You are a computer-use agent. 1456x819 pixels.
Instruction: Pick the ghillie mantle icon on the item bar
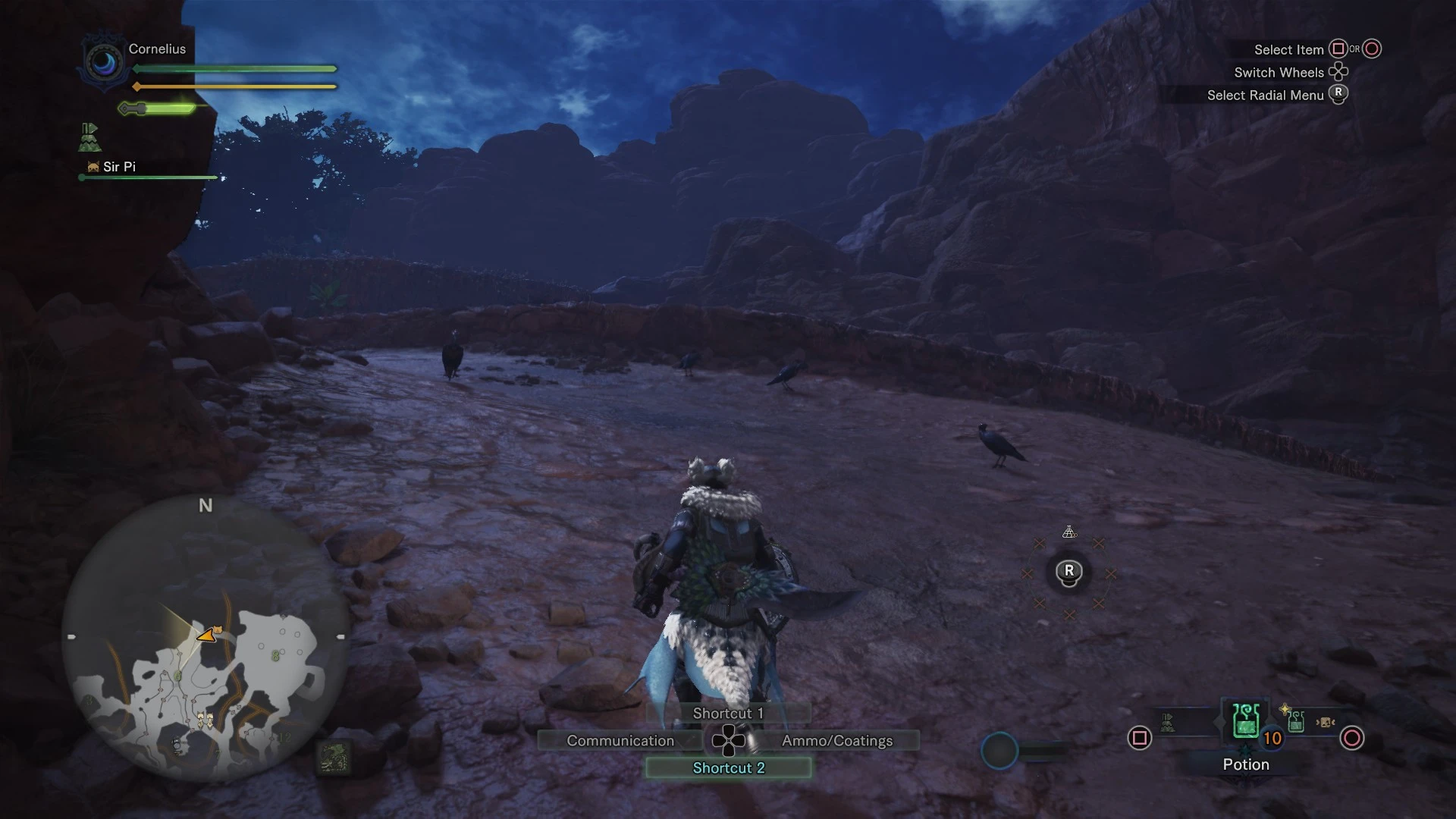click(x=1168, y=723)
